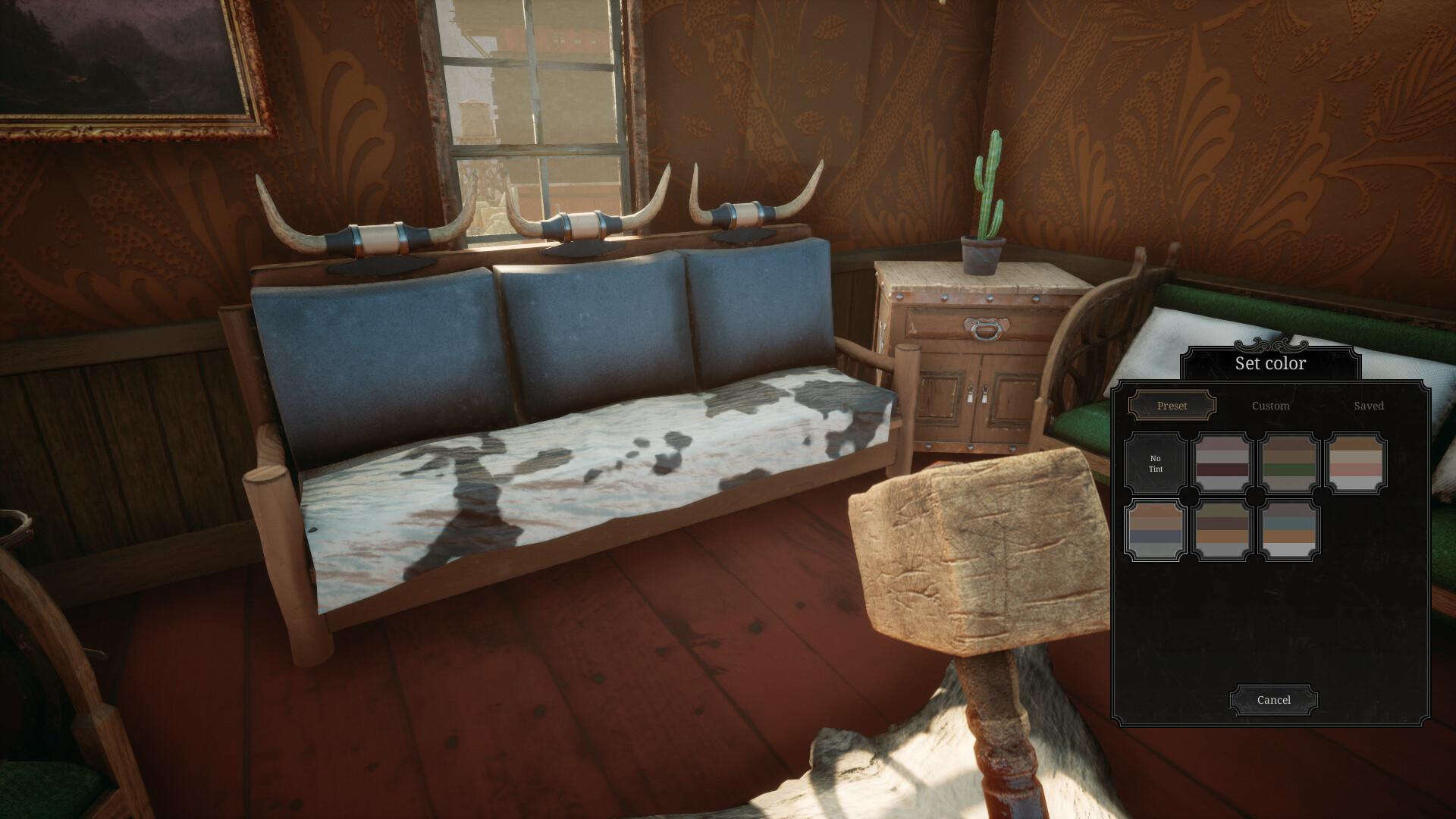Cancel the color selection dialog
The width and height of the screenshot is (1456, 819).
[1273, 699]
